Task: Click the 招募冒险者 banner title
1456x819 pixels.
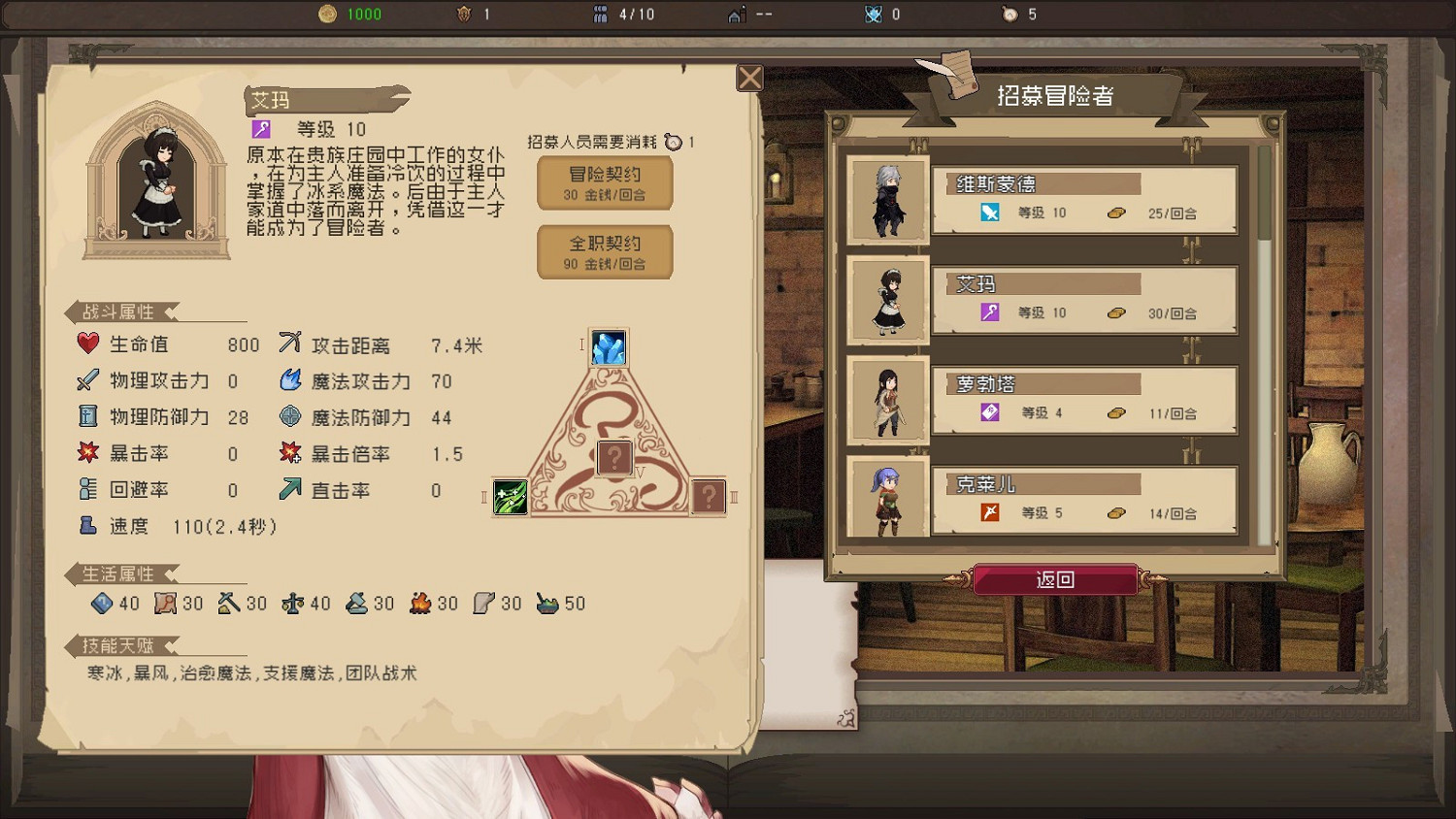Action: tap(1056, 97)
